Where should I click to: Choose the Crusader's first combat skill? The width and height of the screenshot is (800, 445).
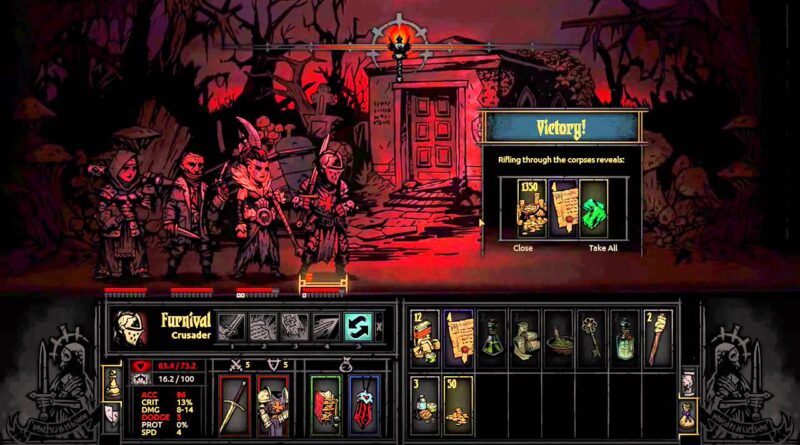pyautogui.click(x=232, y=327)
